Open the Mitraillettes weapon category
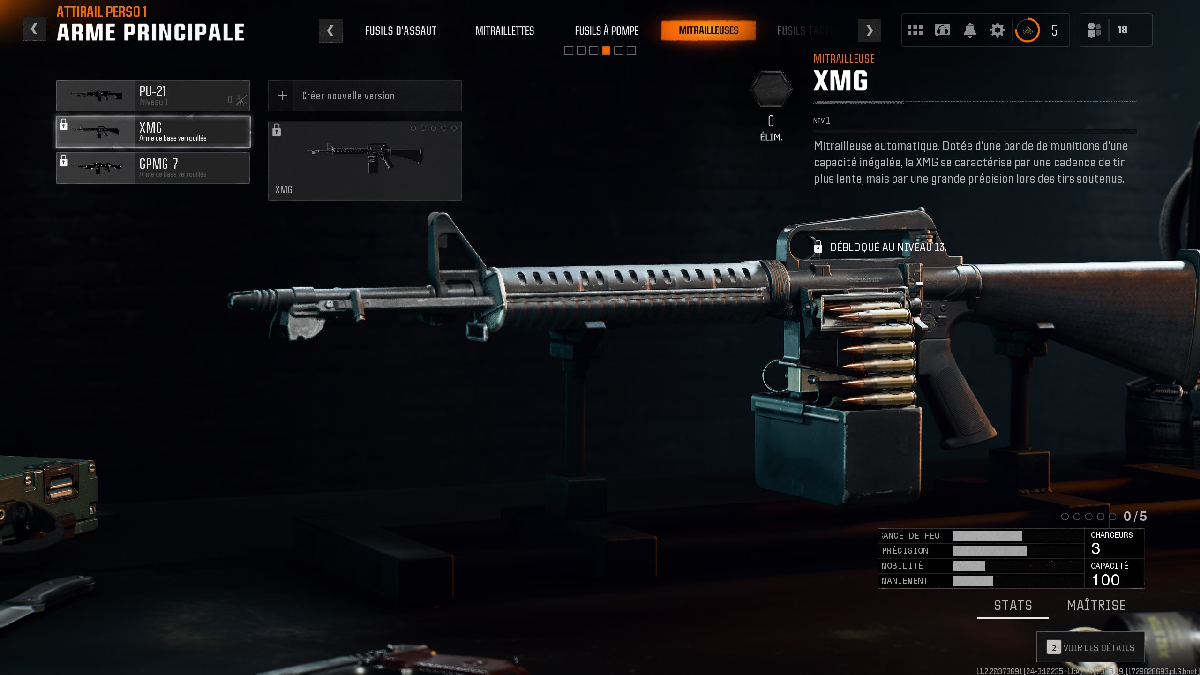Image resolution: width=1200 pixels, height=675 pixels. pyautogui.click(x=504, y=31)
